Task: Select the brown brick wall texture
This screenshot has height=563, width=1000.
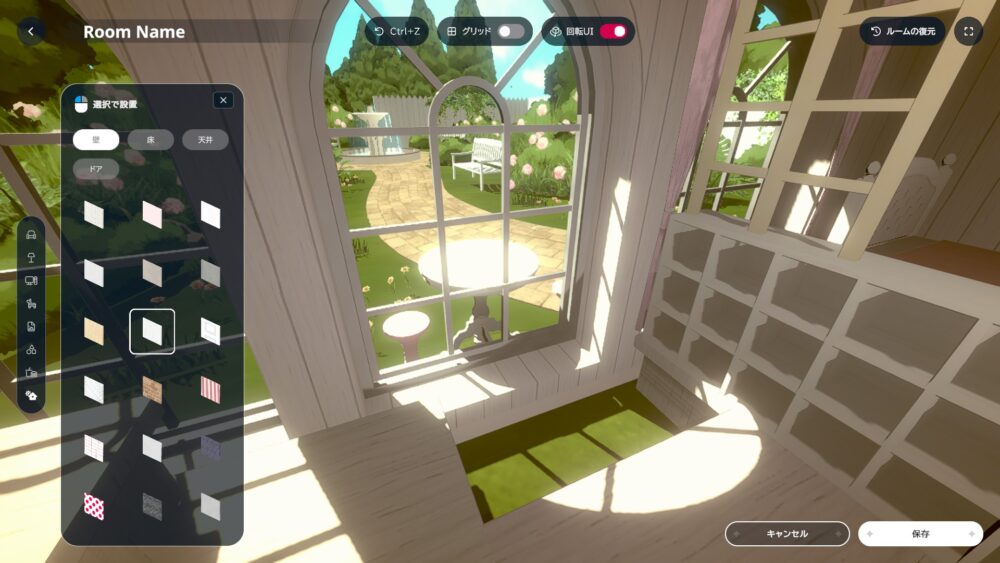Action: point(152,389)
